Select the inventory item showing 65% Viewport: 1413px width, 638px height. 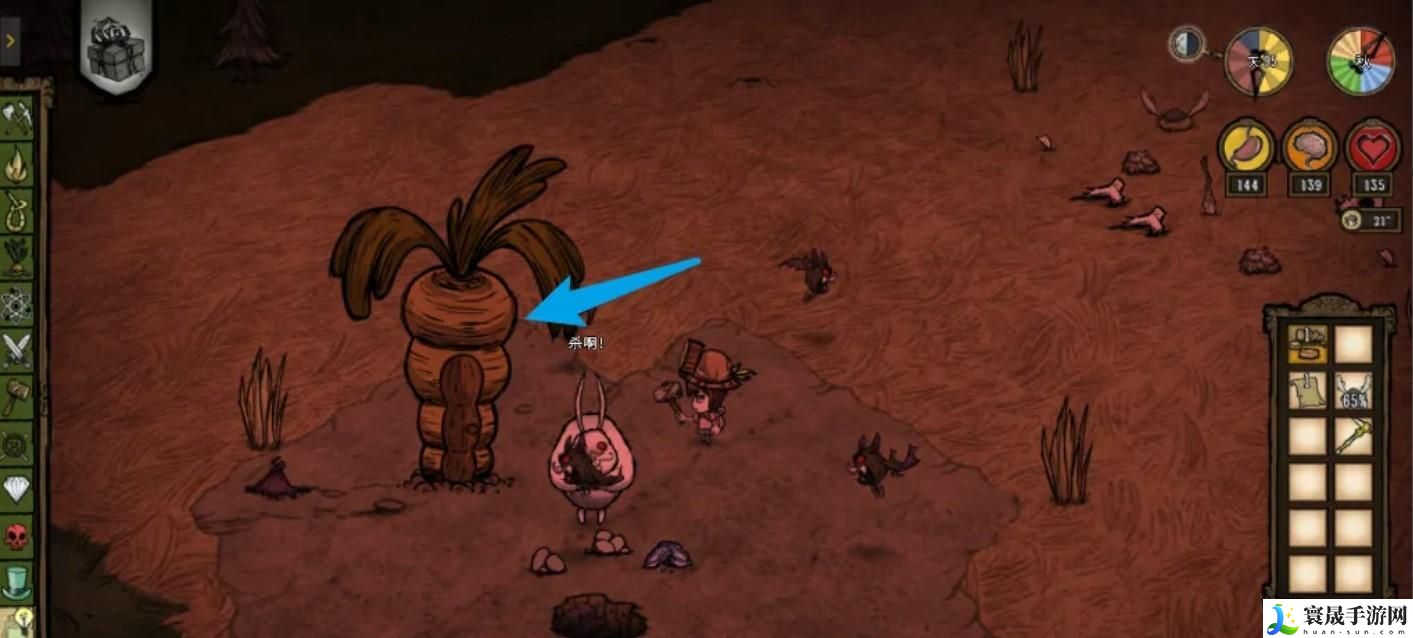(x=1353, y=390)
